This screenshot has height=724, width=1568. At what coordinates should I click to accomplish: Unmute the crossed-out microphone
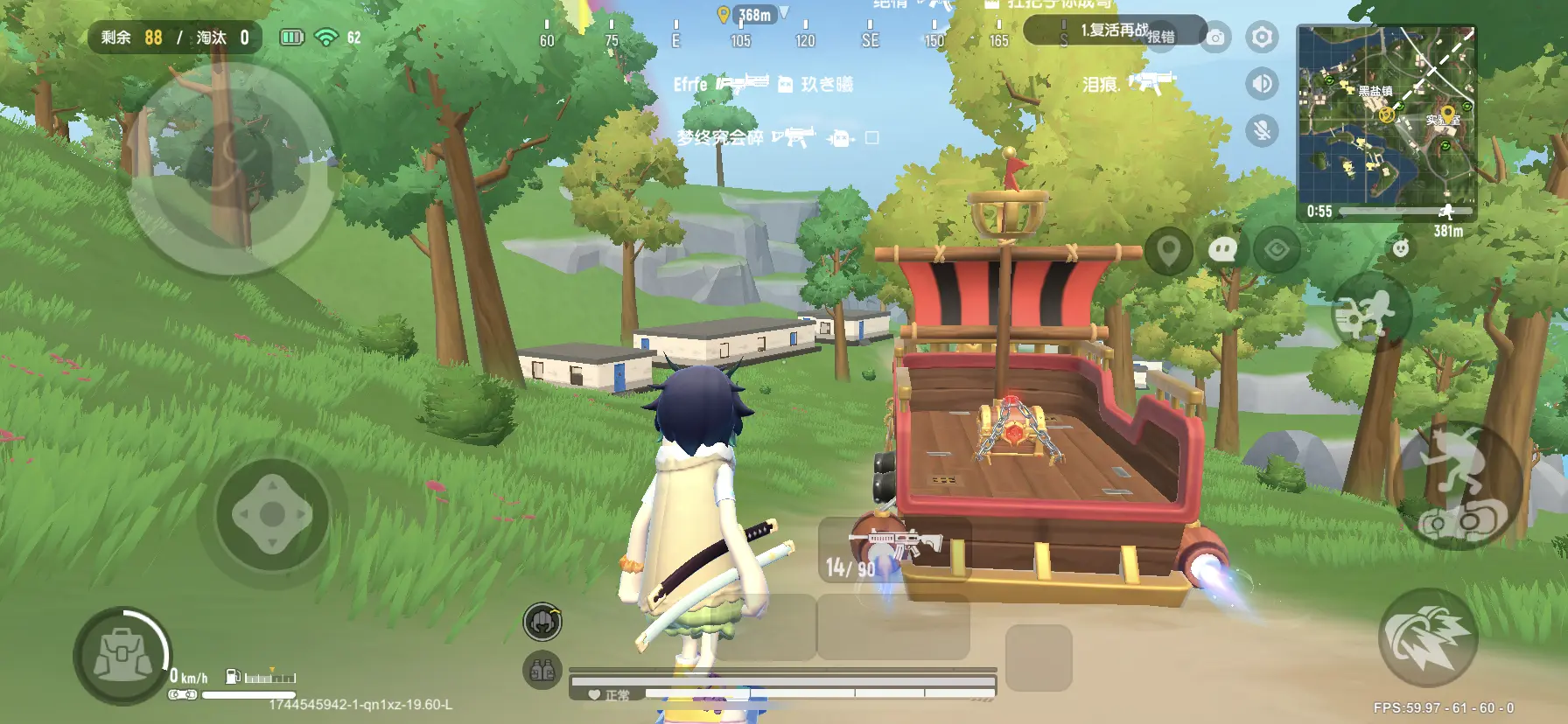coord(1261,131)
